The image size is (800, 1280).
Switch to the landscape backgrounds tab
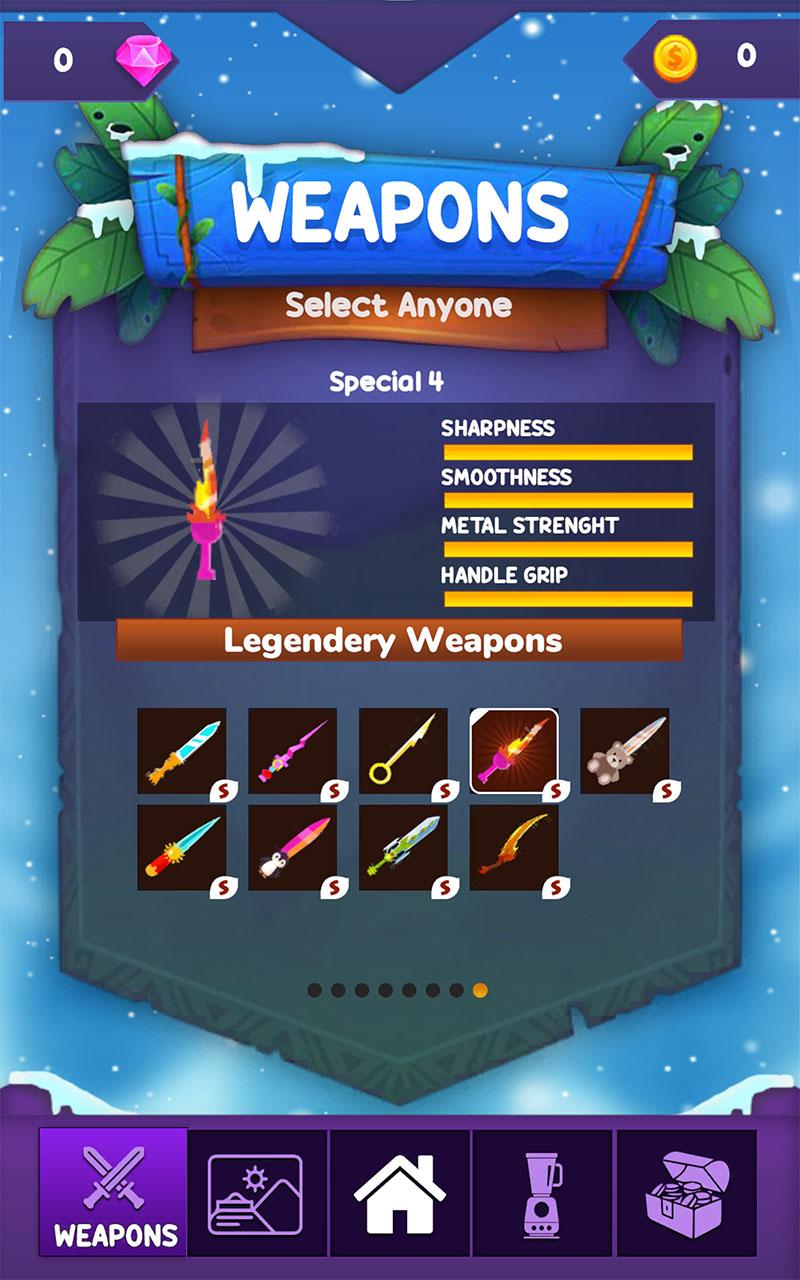click(256, 1193)
